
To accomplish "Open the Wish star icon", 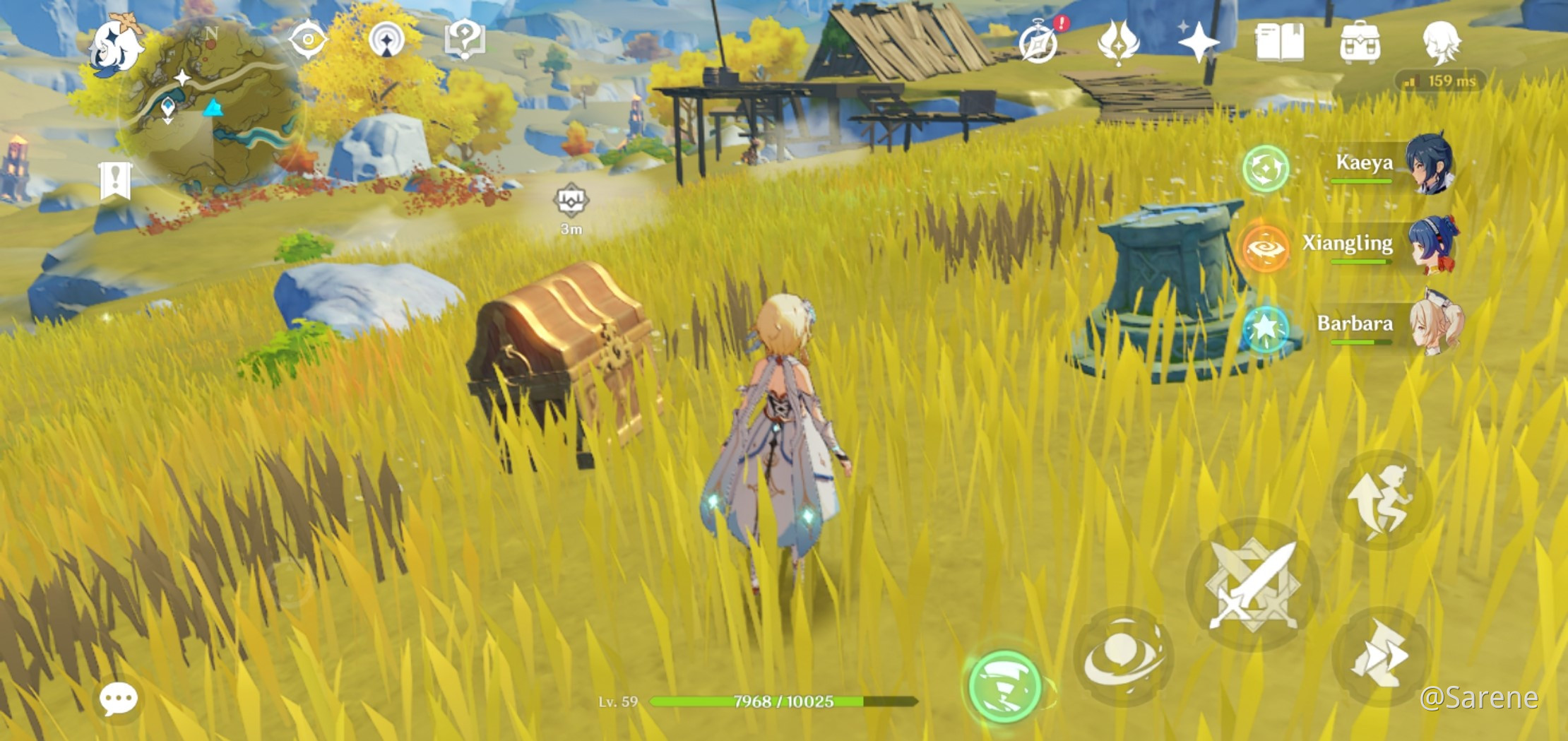I will point(1199,42).
